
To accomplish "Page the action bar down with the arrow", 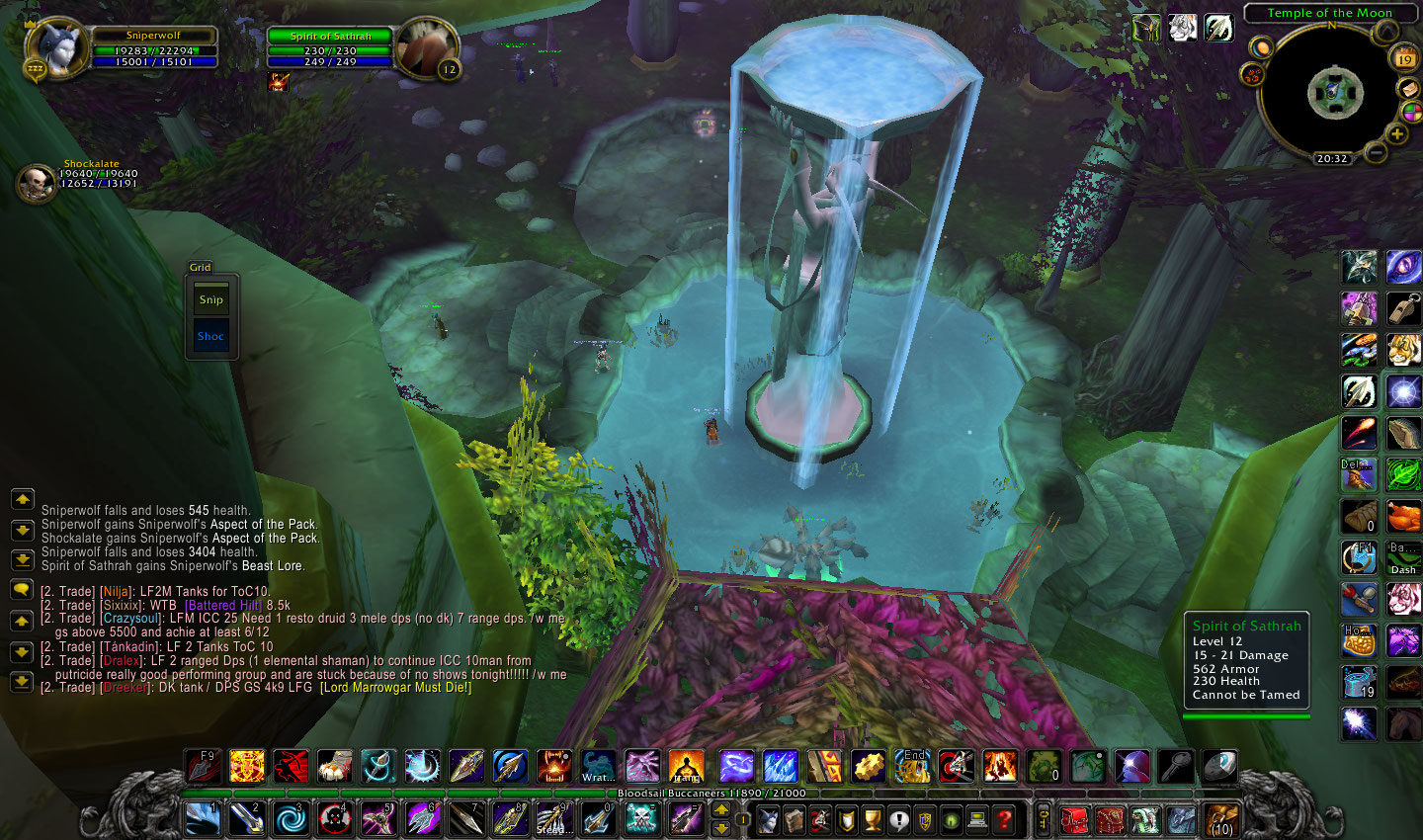I will pyautogui.click(x=721, y=829).
